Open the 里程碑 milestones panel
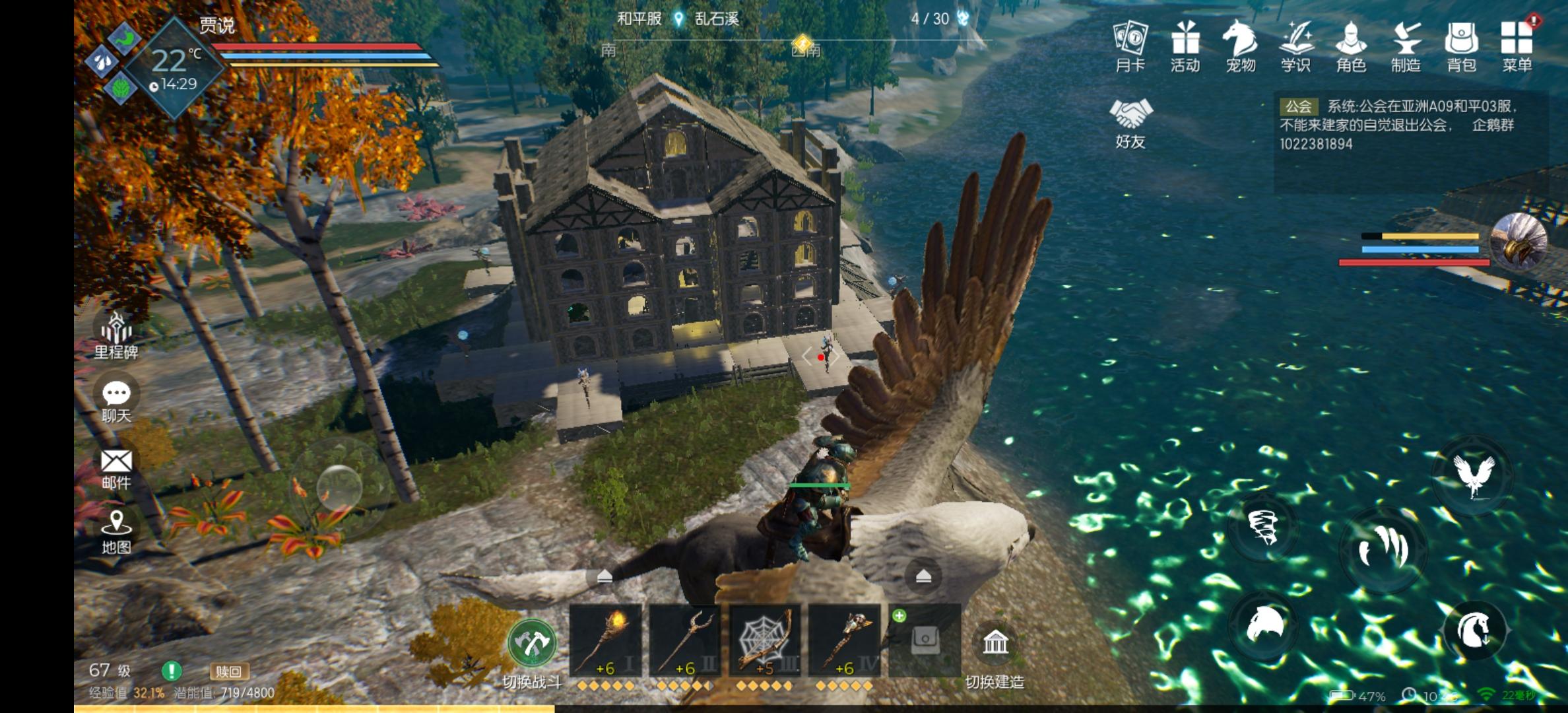The image size is (1568, 713). (116, 335)
